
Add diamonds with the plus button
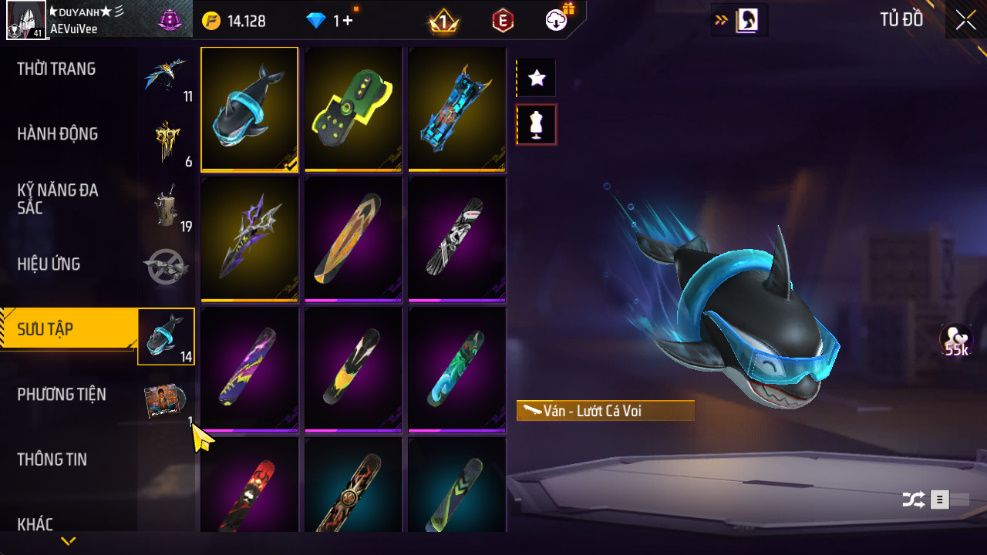pyautogui.click(x=347, y=20)
